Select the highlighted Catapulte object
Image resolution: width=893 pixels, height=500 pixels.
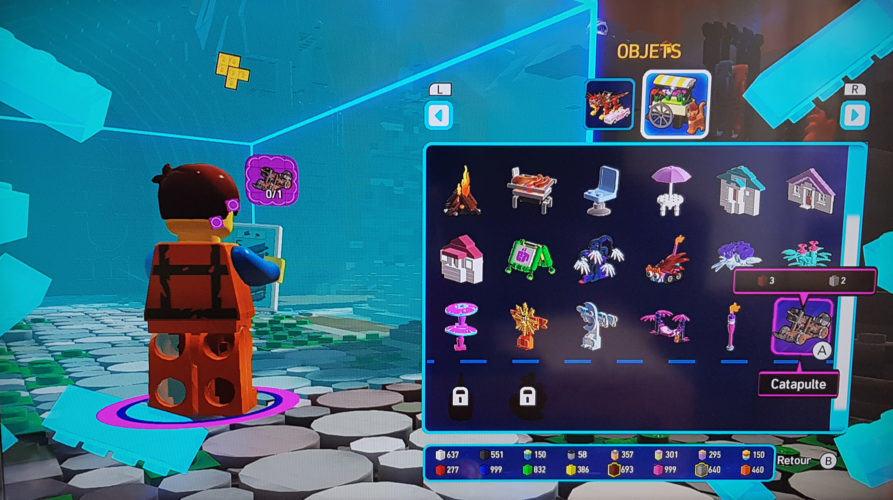[x=801, y=326]
